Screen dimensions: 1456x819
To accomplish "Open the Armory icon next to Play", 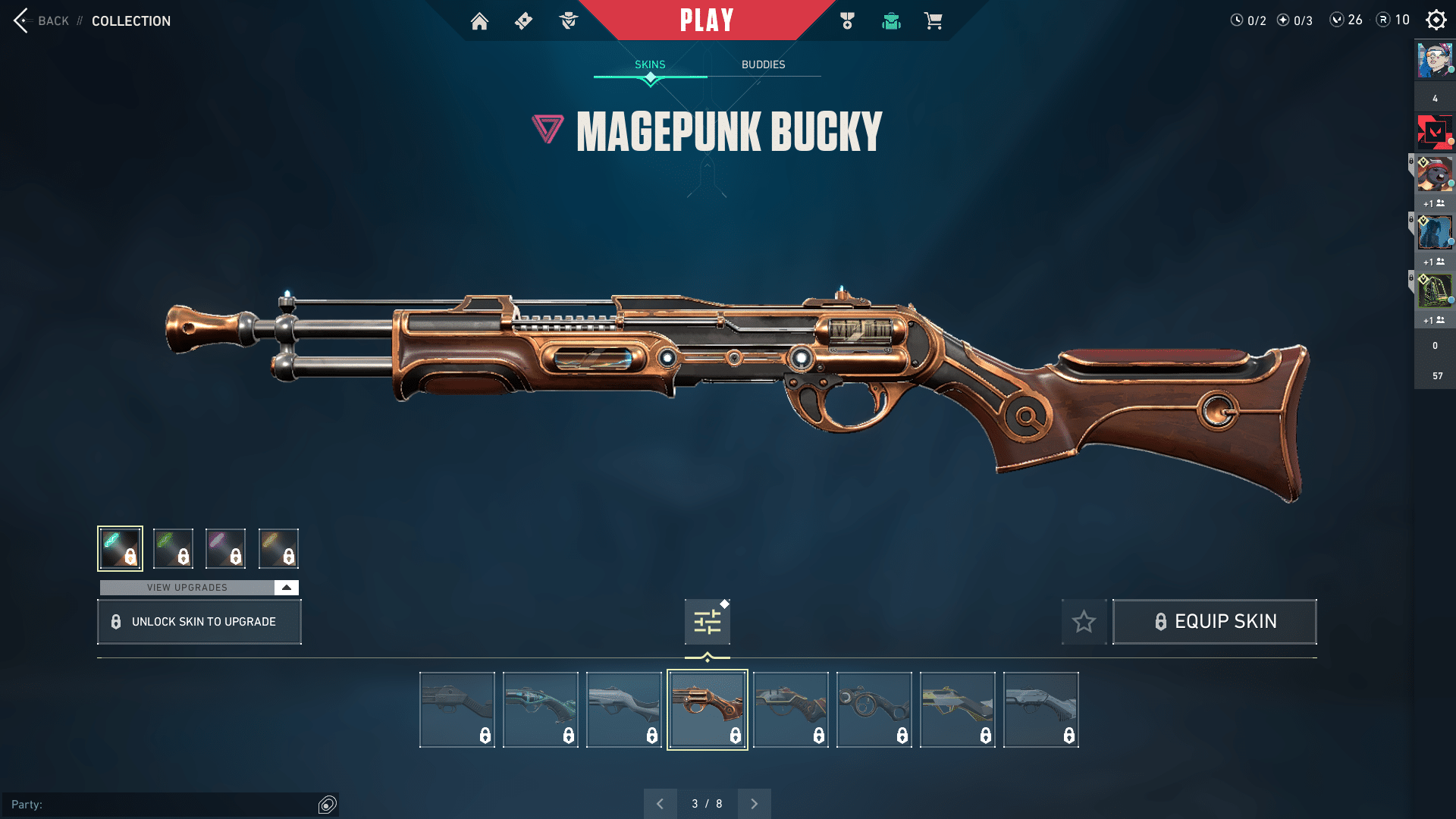I will (891, 21).
